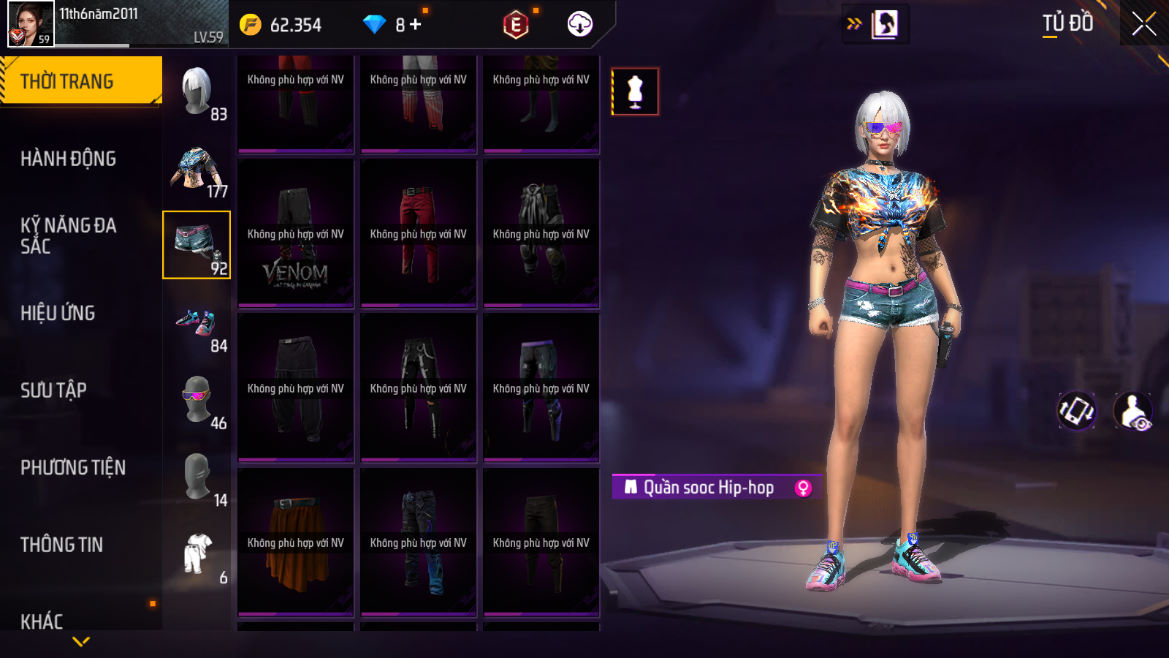Go to HIỆU ỨNG menu

click(x=58, y=313)
